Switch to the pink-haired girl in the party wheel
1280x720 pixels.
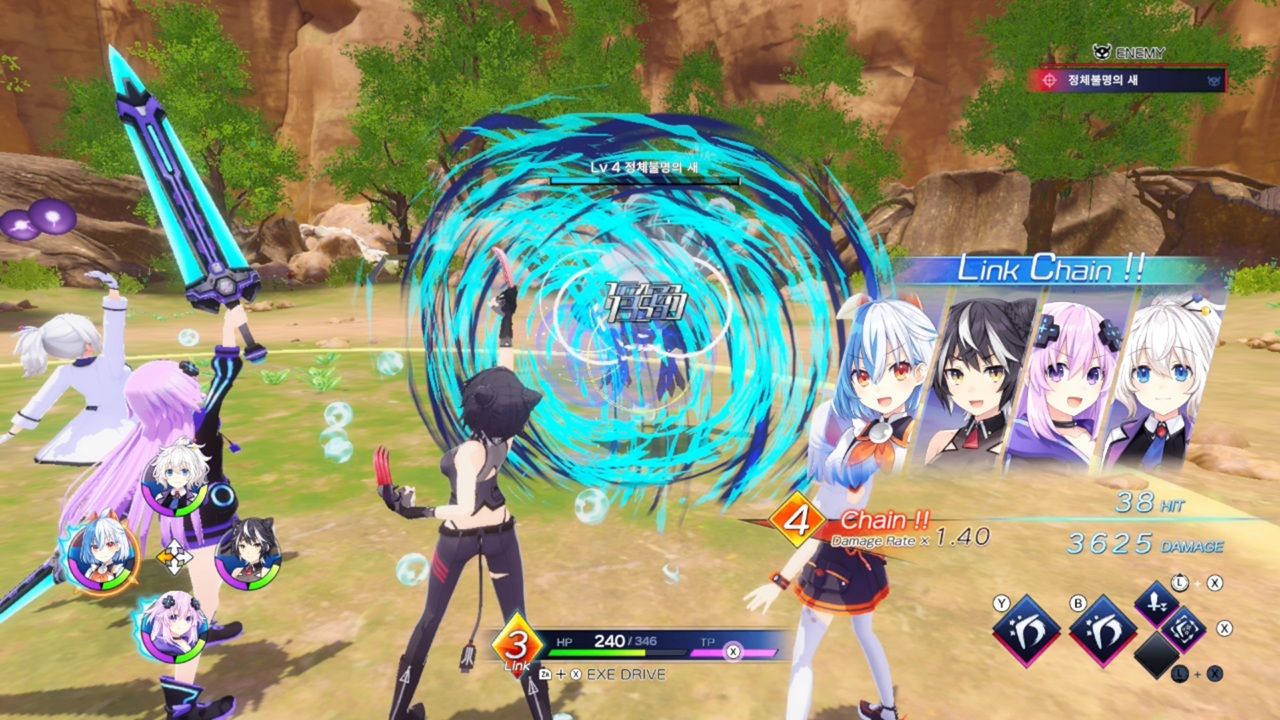[x=172, y=627]
